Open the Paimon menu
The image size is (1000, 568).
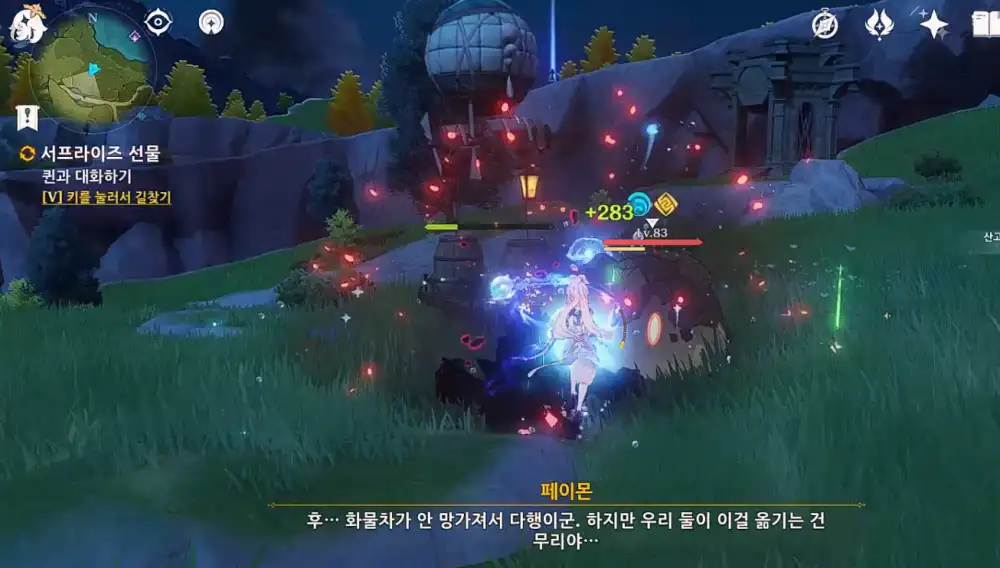click(x=27, y=24)
